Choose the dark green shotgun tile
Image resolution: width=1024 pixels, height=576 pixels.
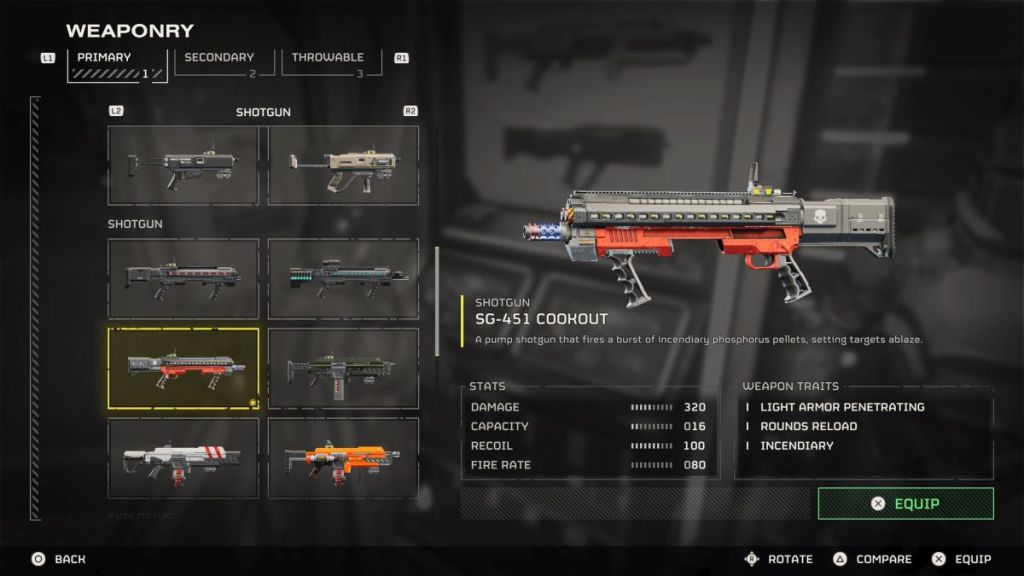pyautogui.click(x=343, y=368)
